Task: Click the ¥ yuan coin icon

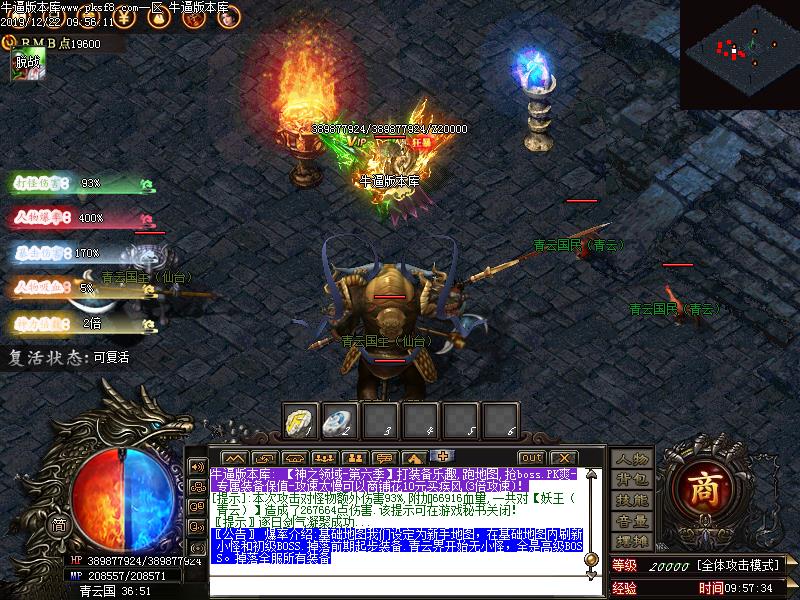Action: (123, 17)
